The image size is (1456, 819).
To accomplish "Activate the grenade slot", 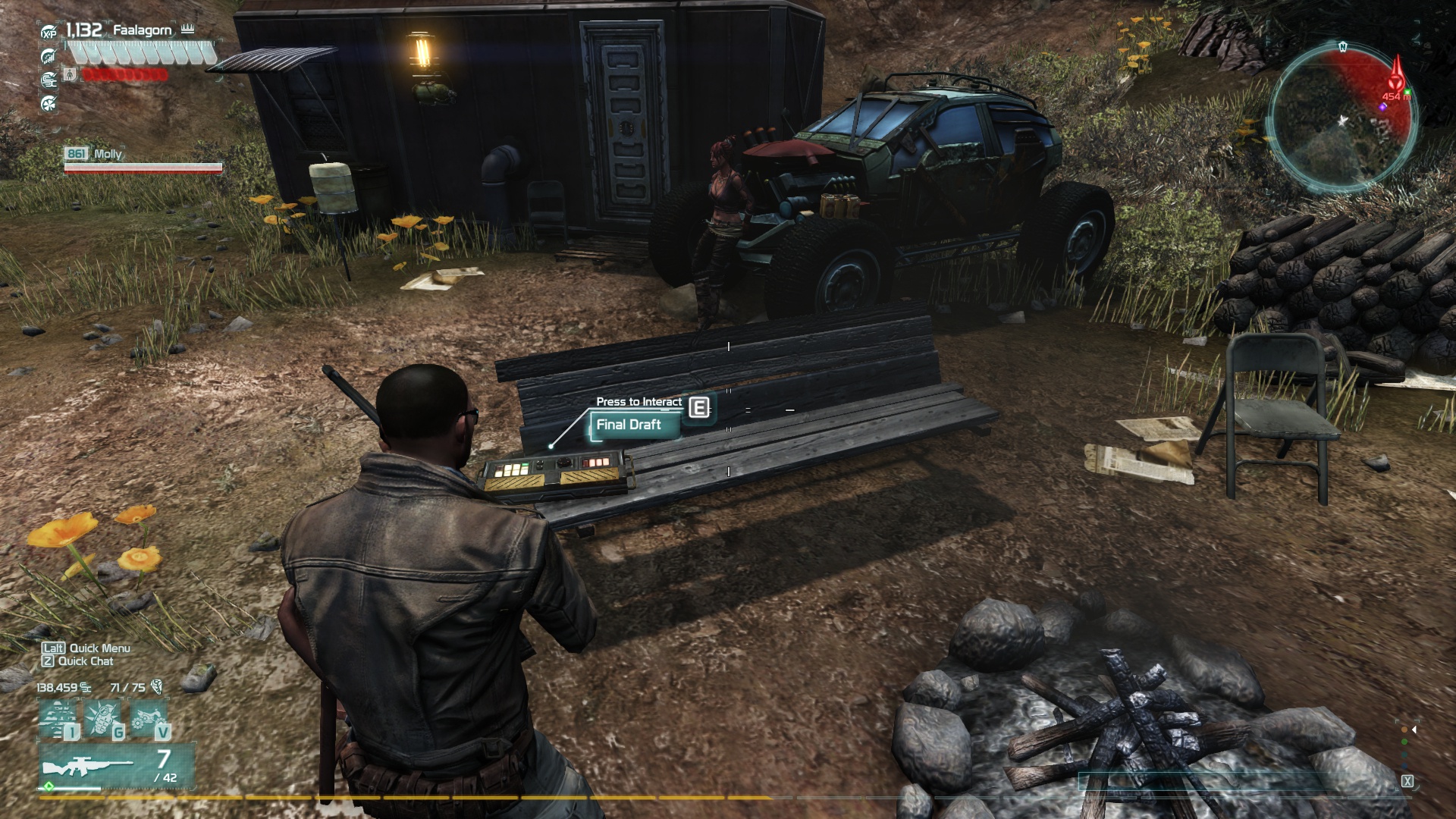I will click(x=104, y=720).
